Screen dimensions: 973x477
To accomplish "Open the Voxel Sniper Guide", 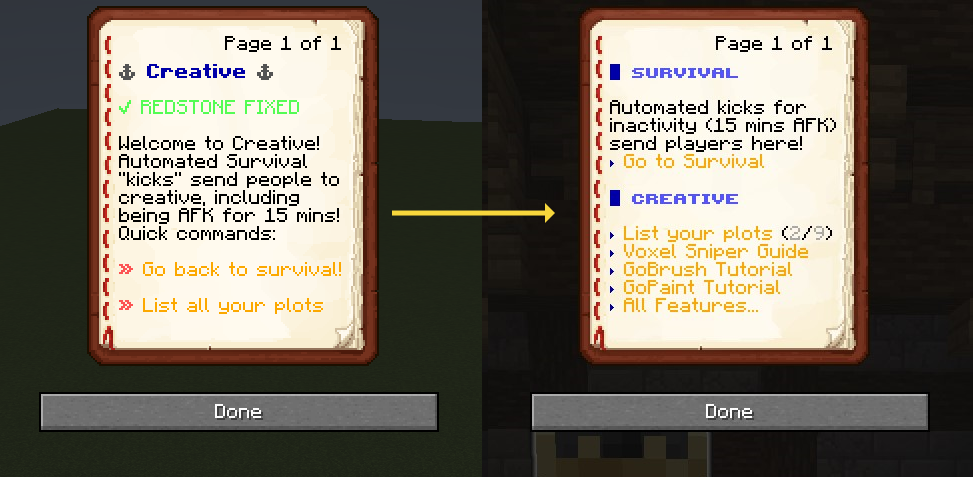I will point(715,252).
